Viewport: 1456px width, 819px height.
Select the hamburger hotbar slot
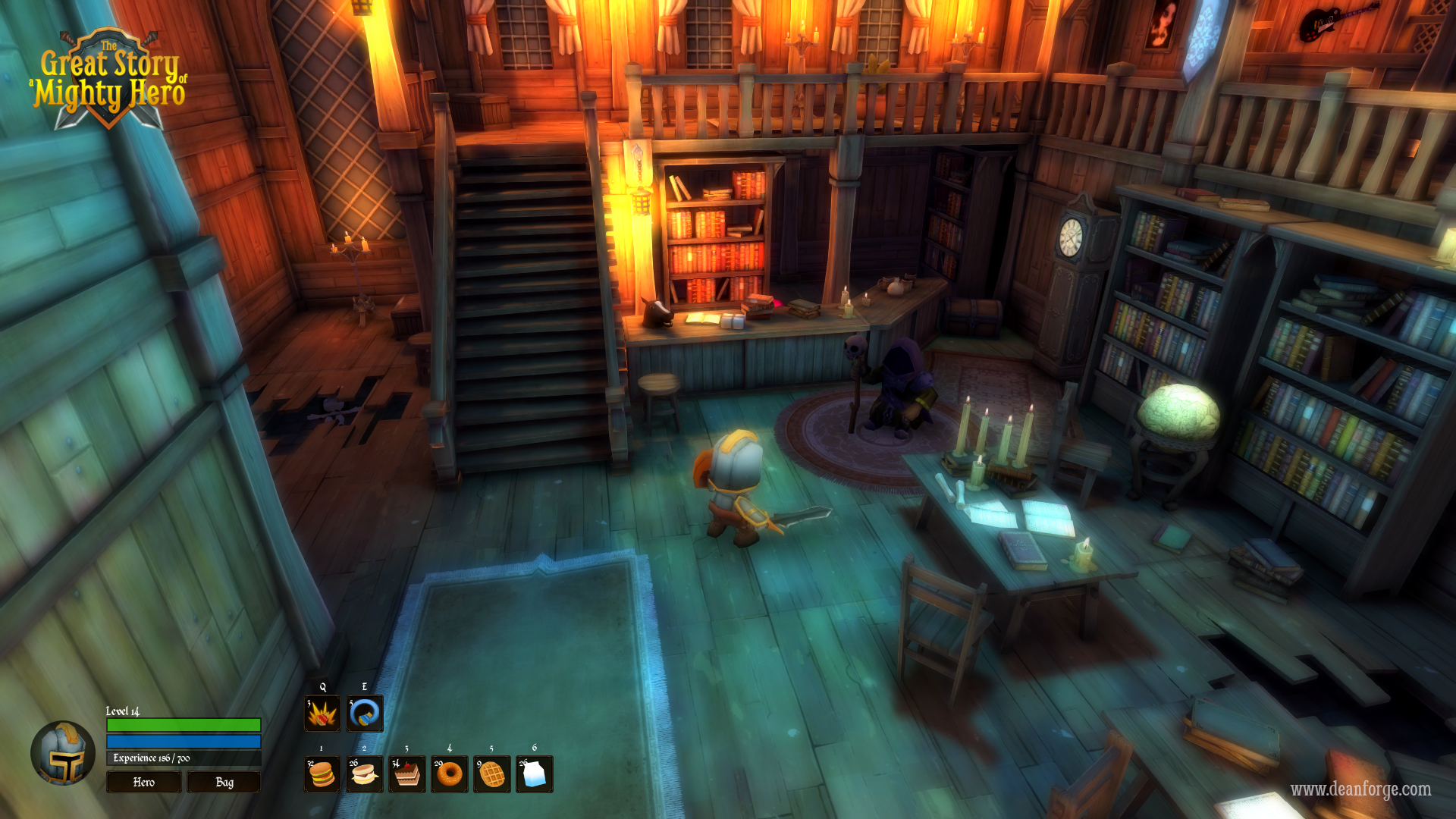[322, 774]
